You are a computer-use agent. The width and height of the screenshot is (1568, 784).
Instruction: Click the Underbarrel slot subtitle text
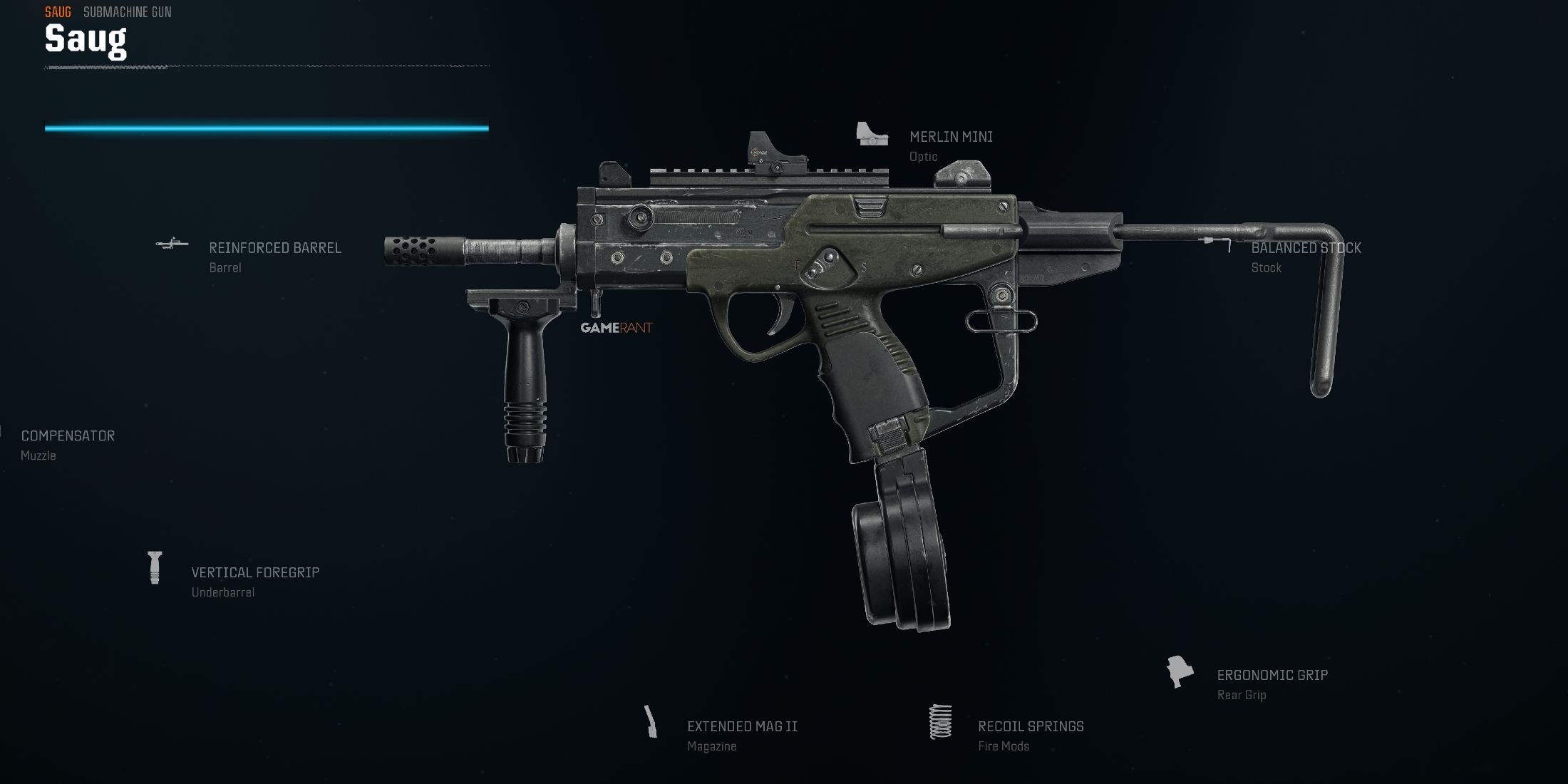222,592
